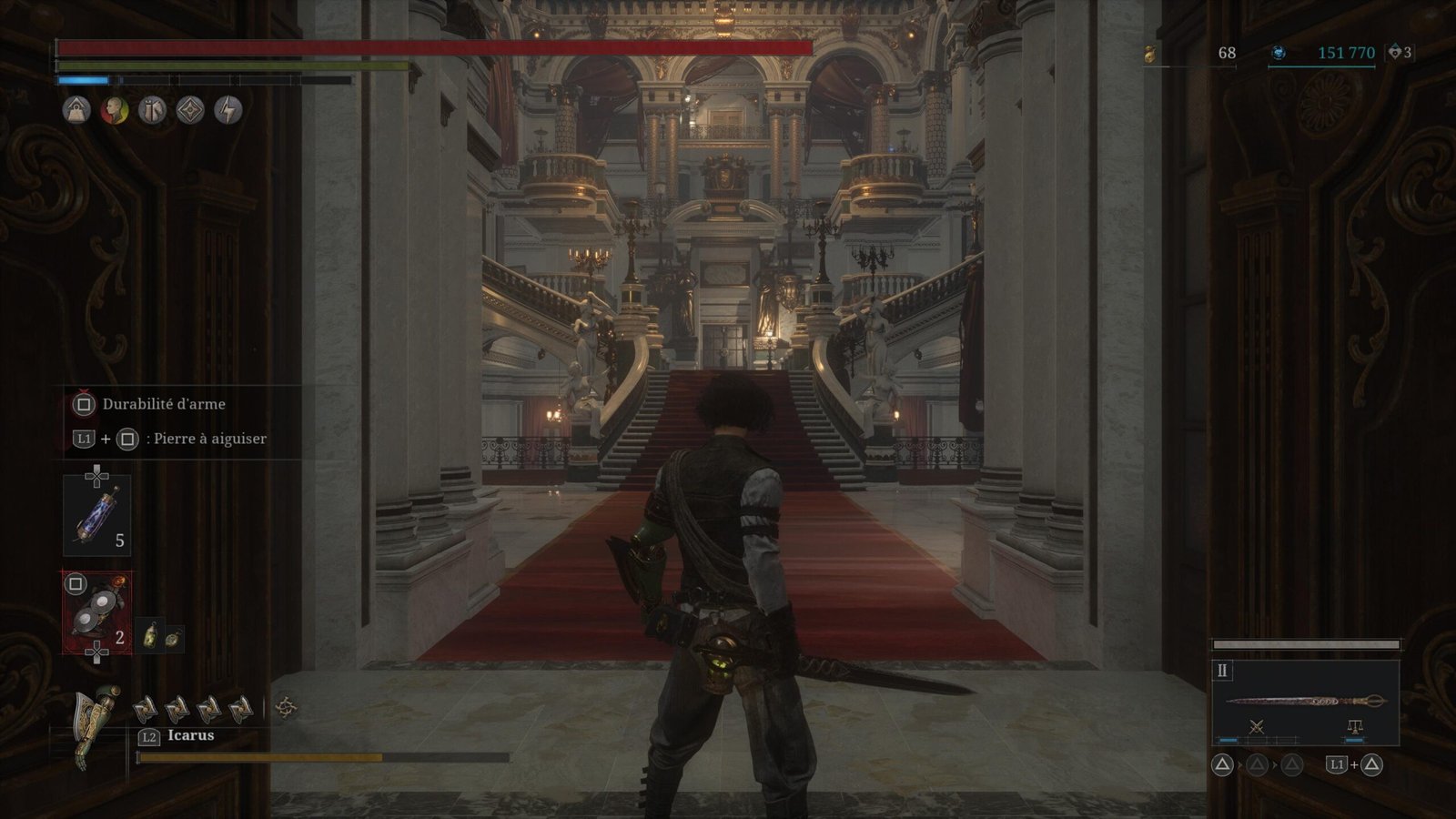The width and height of the screenshot is (1456, 819).
Task: Select the equipped sword weapon panel
Action: [x=1305, y=701]
